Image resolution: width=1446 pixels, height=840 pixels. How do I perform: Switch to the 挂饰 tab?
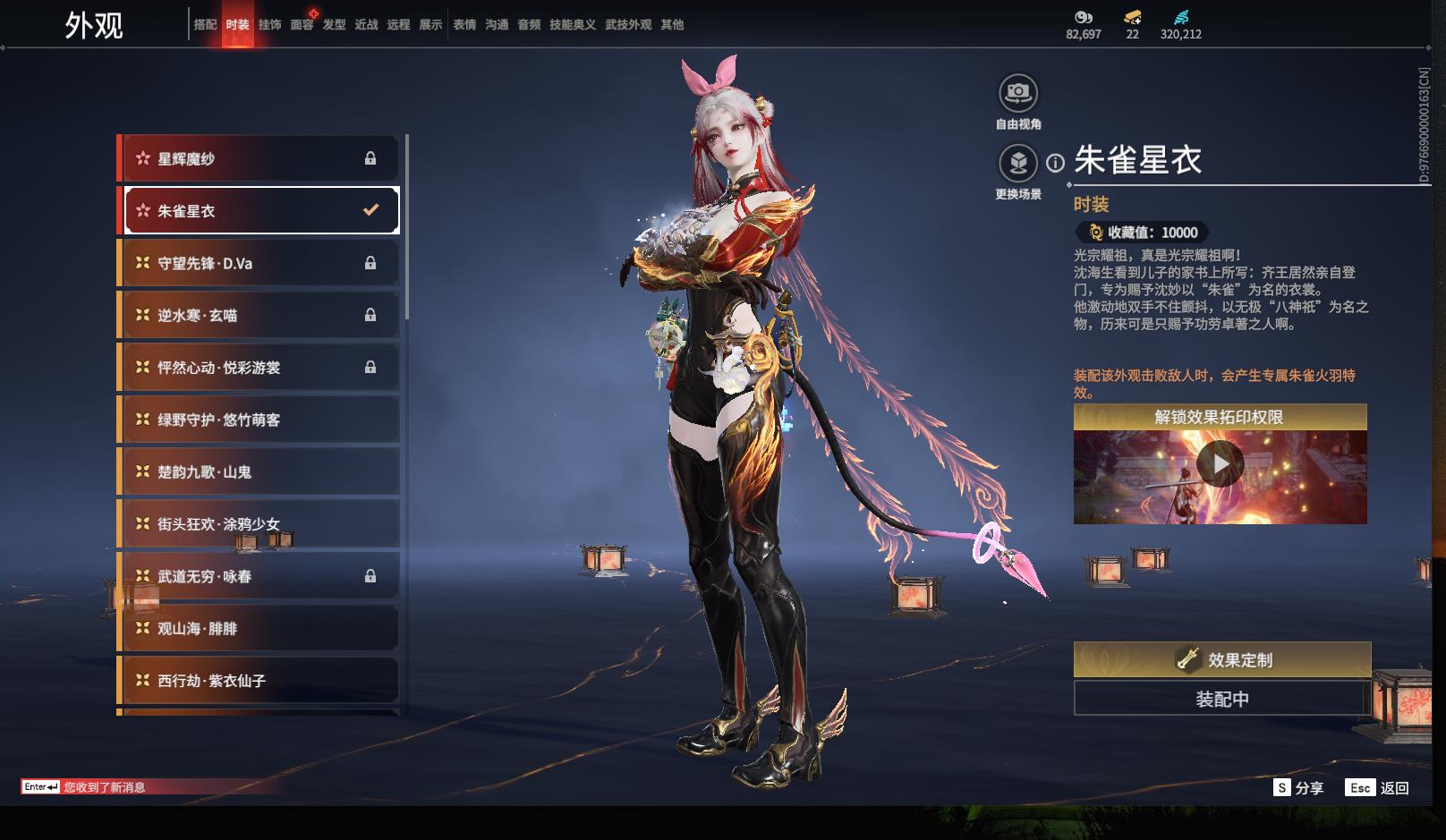[x=269, y=25]
